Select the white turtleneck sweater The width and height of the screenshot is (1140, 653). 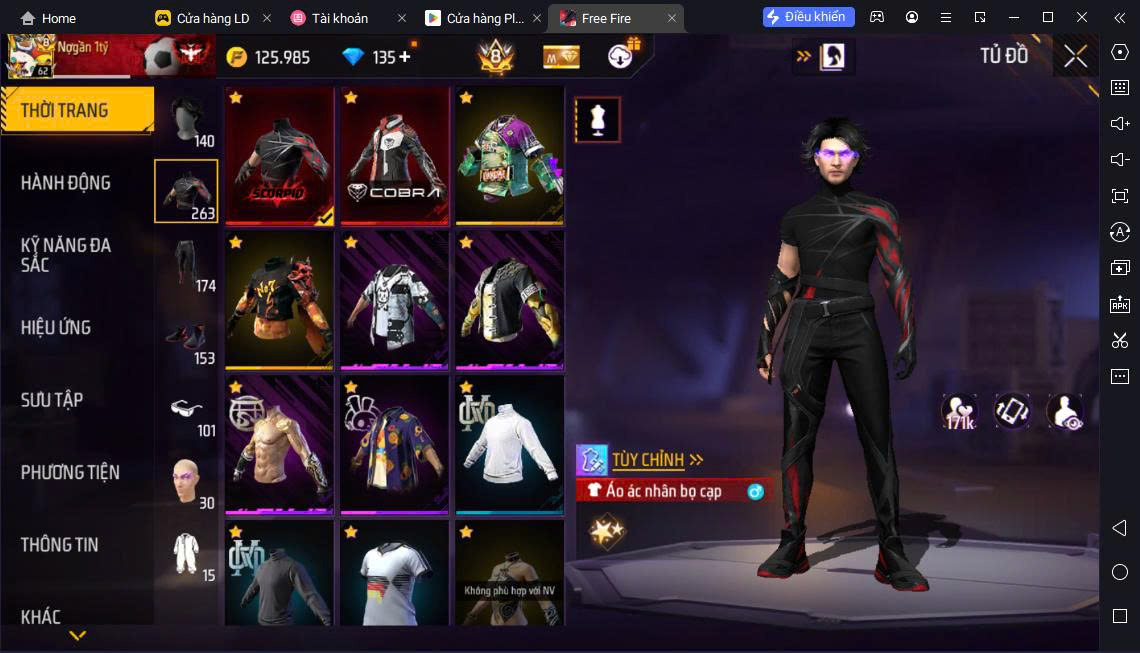point(509,443)
